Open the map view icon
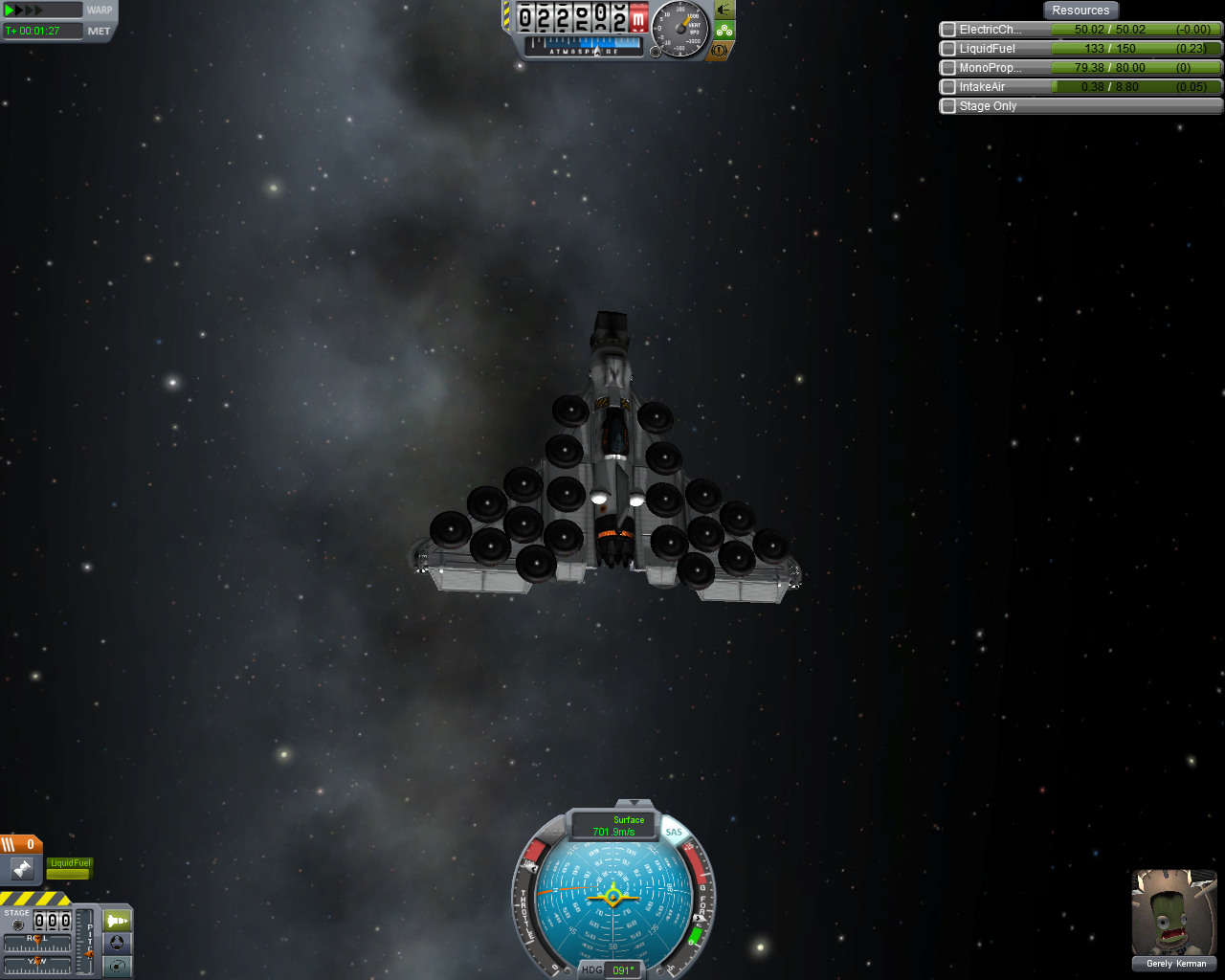This screenshot has height=980, width=1225. point(117,966)
